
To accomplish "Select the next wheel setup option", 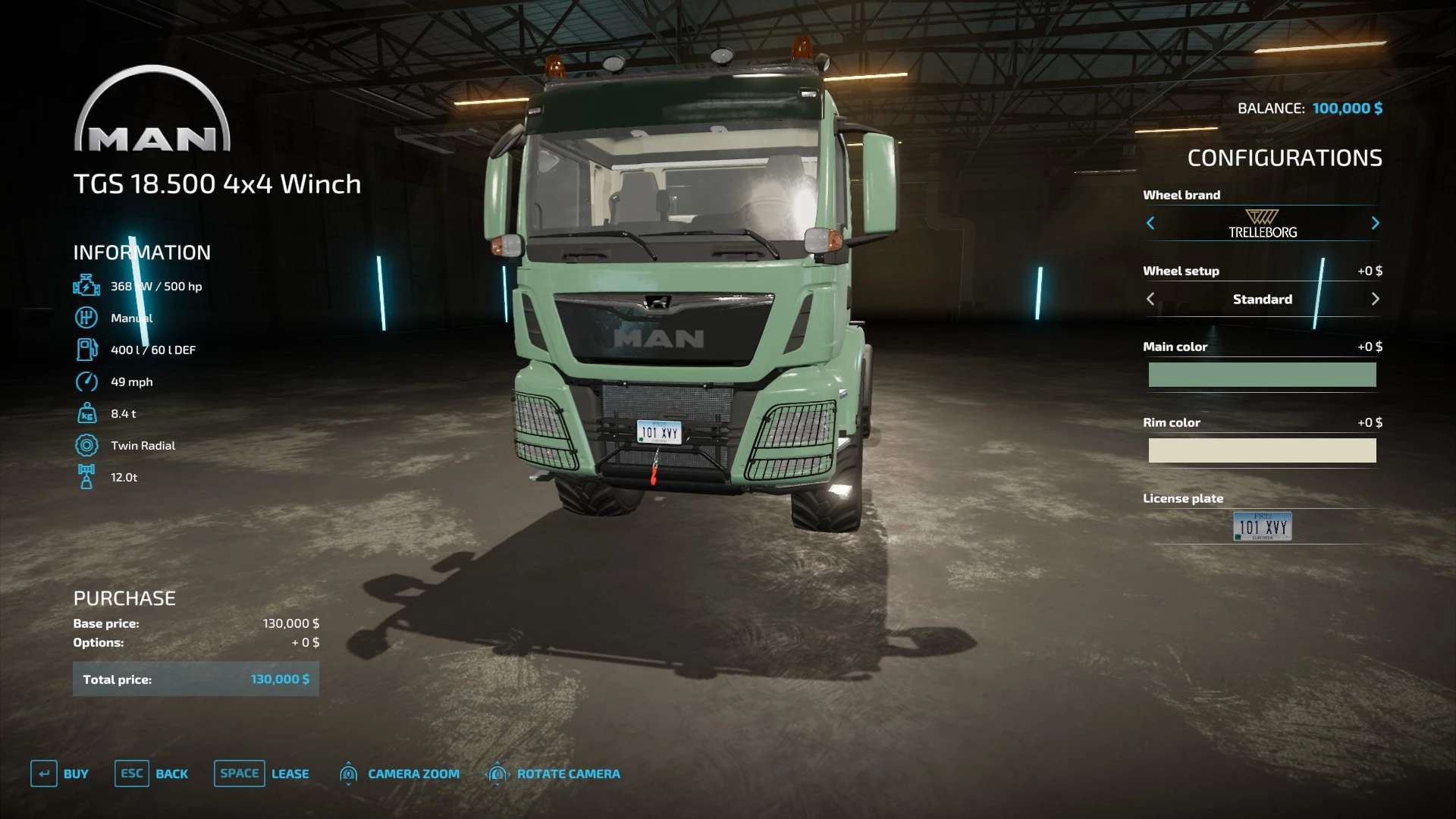I will pos(1375,299).
